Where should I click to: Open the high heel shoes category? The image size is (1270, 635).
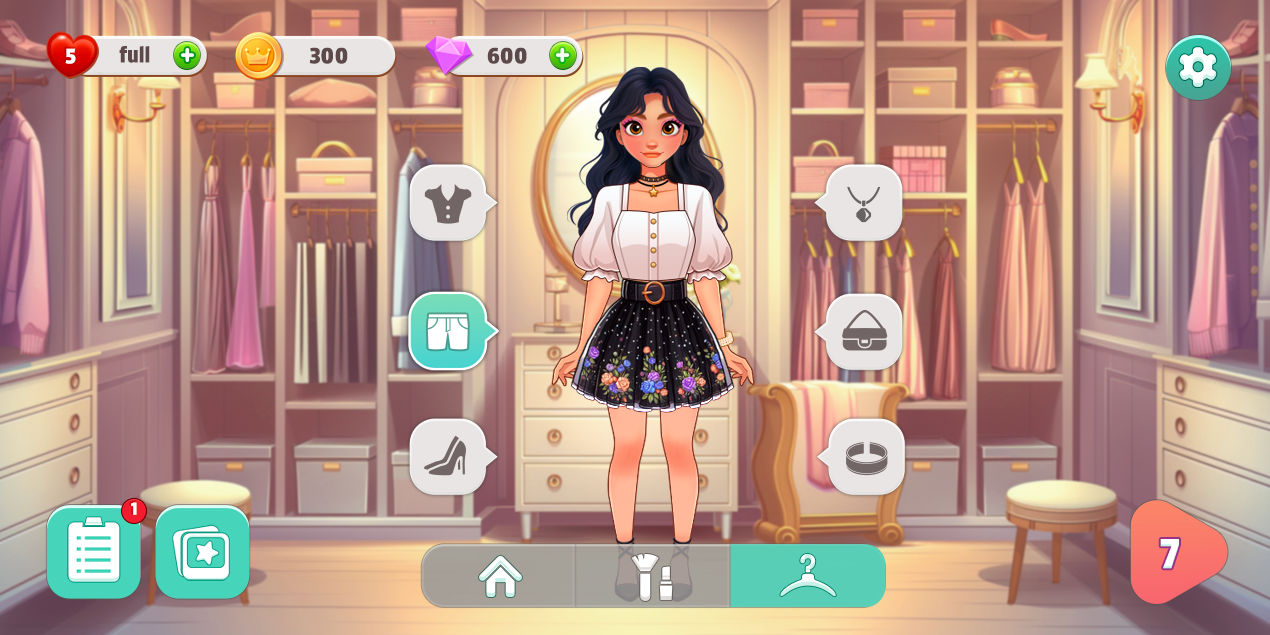[x=448, y=457]
